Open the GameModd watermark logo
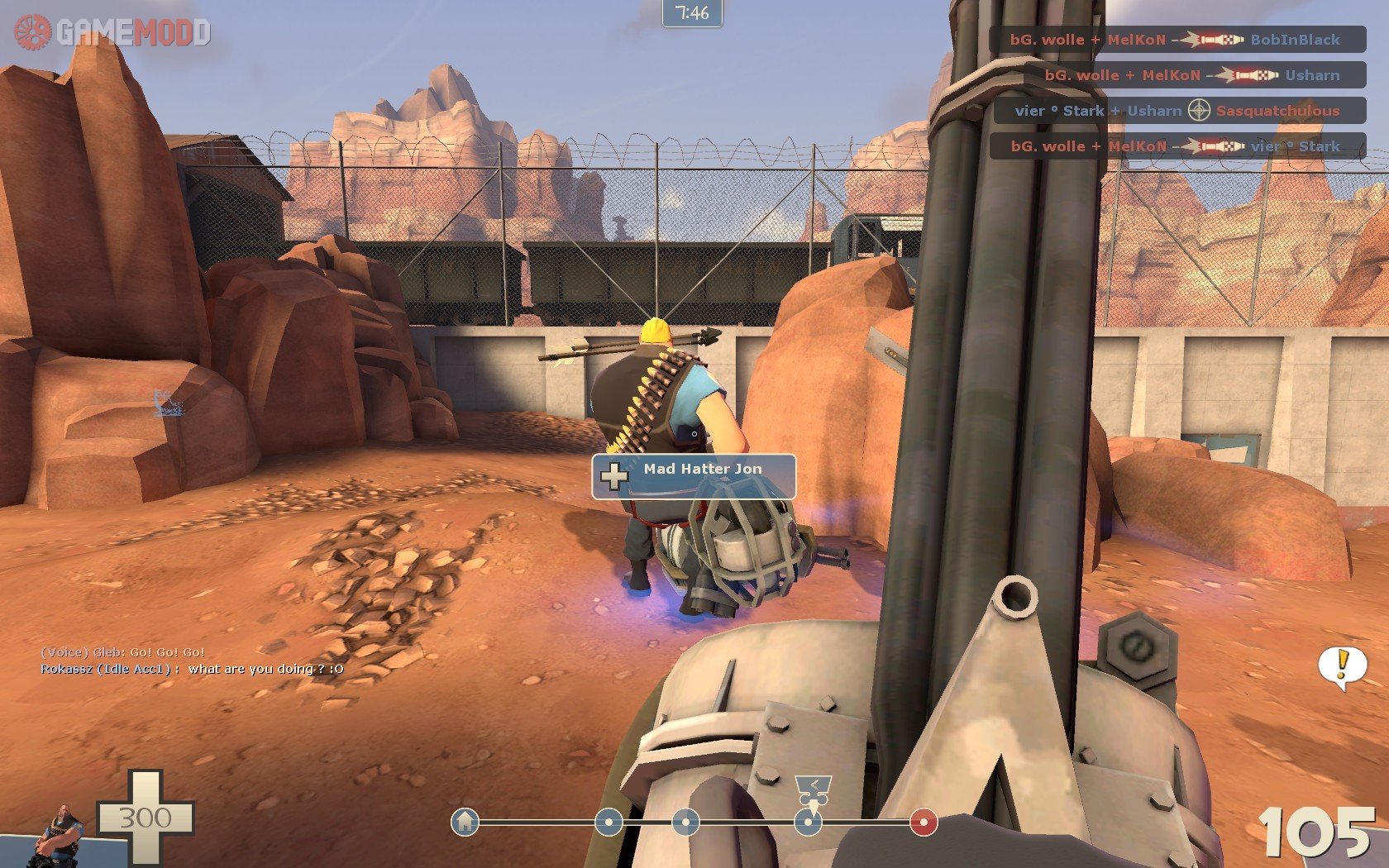 112,32
